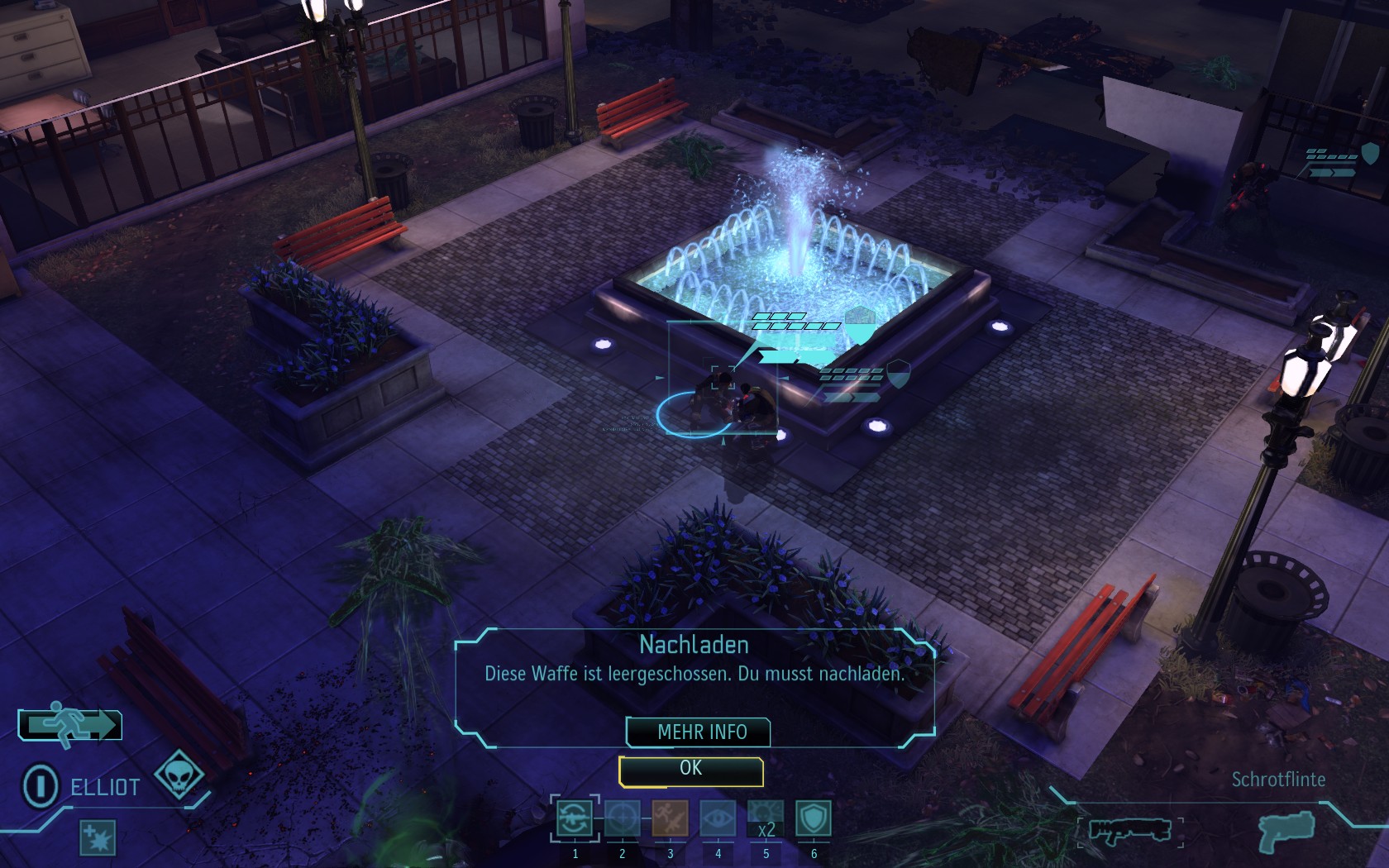Screen dimensions: 1389x868
Task: Choose the Run and Gun ability
Action: click(x=670, y=818)
